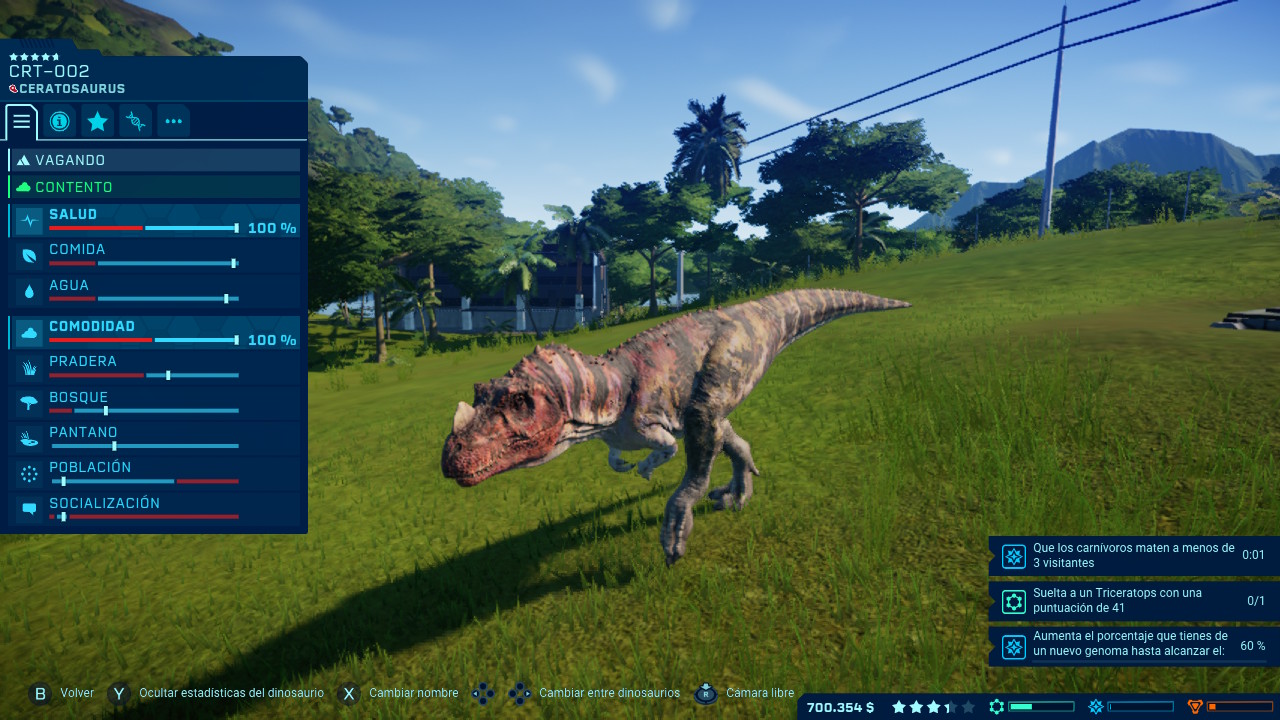Select the Salud stat row
Screen dimensions: 1280x720
tap(155, 221)
